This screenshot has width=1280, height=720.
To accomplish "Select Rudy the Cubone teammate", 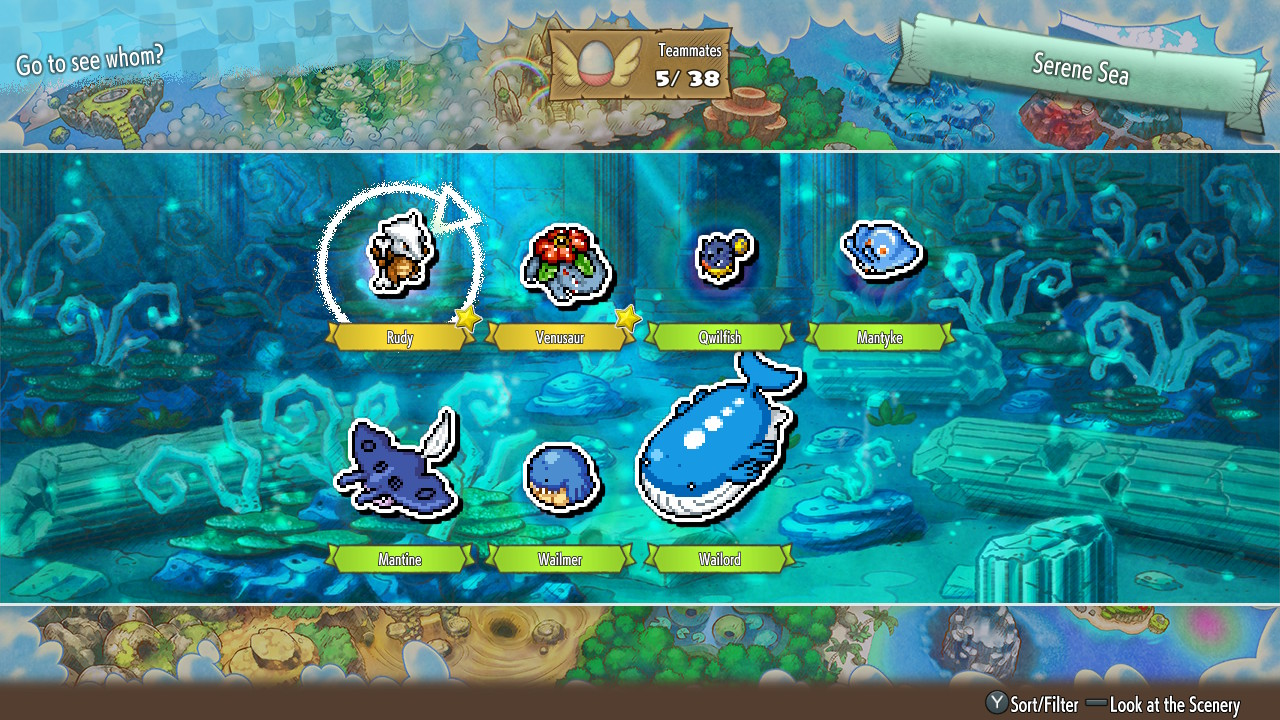I will point(400,257).
